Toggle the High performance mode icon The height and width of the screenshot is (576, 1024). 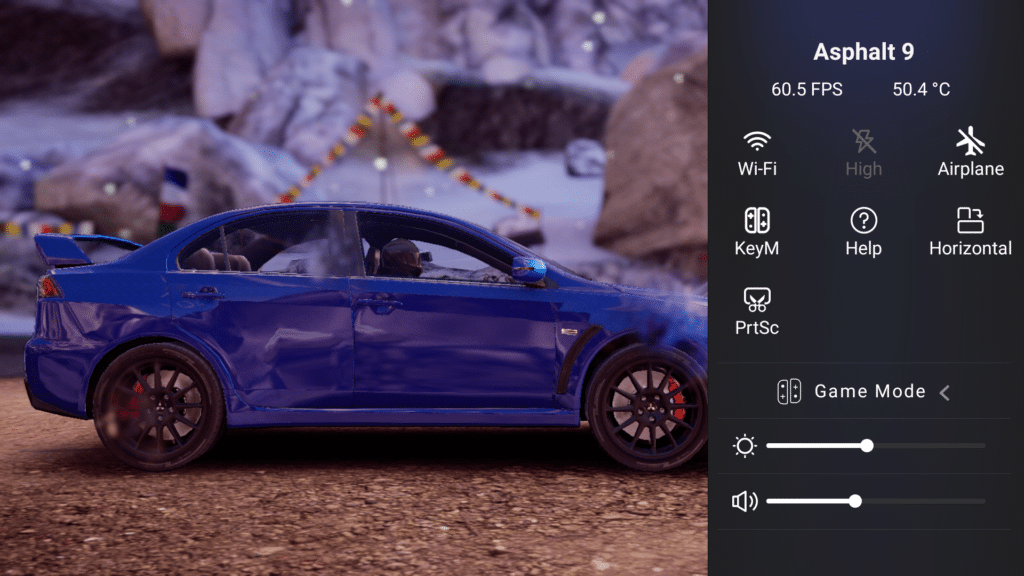(863, 152)
